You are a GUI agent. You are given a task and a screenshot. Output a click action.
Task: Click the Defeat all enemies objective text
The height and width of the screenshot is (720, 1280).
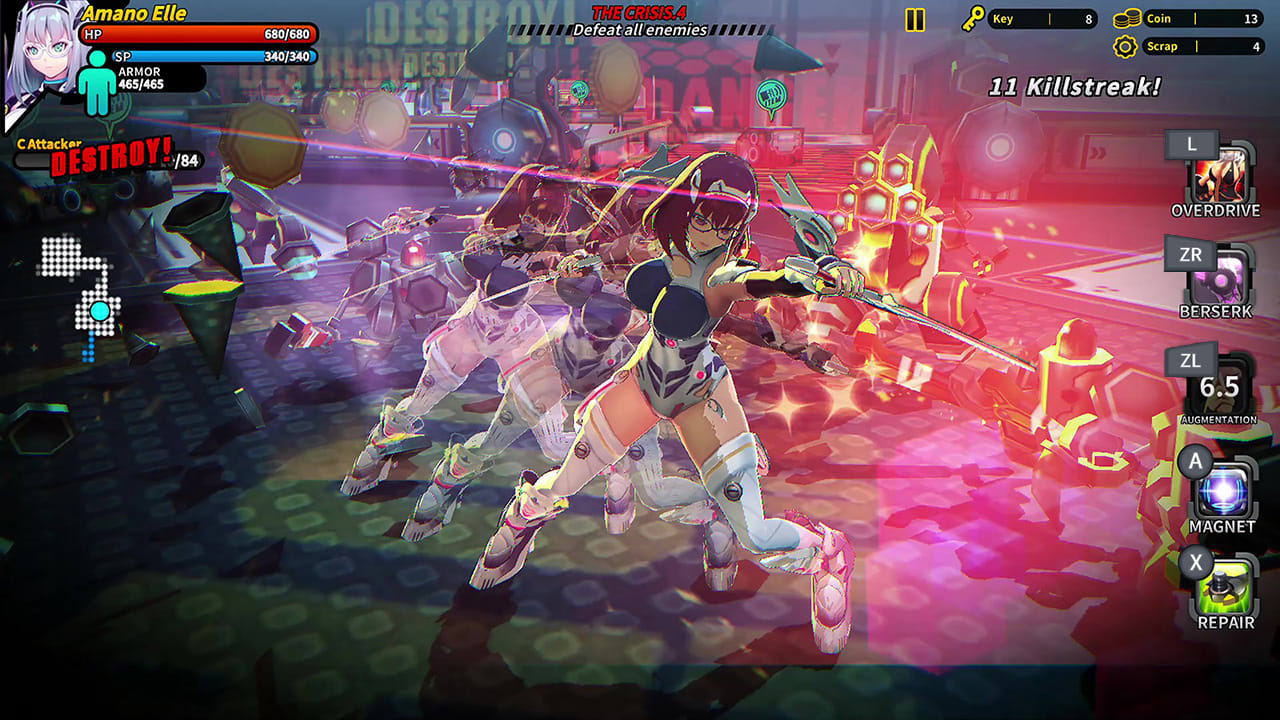(638, 30)
